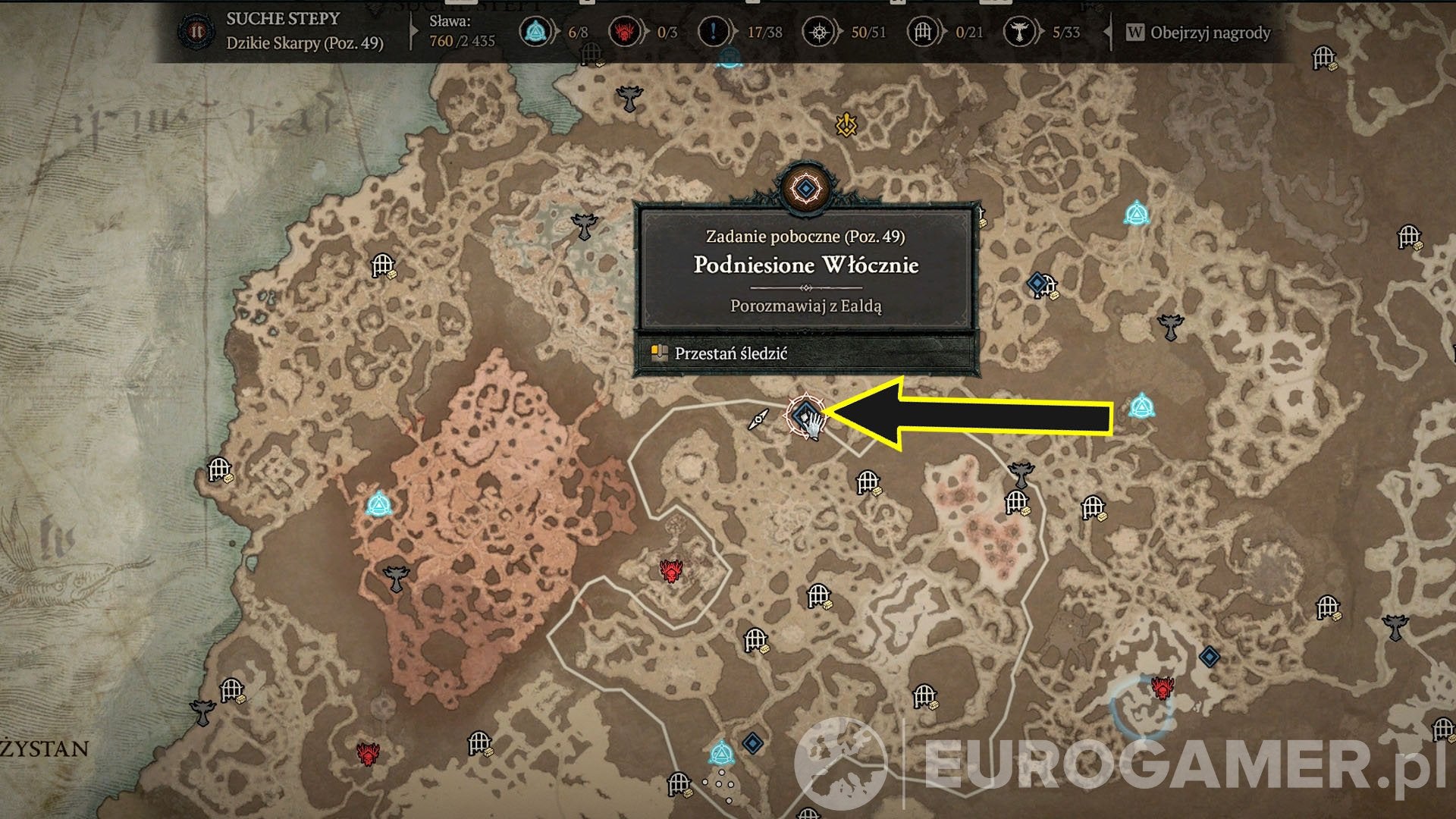
Task: Open the side quests icon showing 17/38
Action: point(714,32)
